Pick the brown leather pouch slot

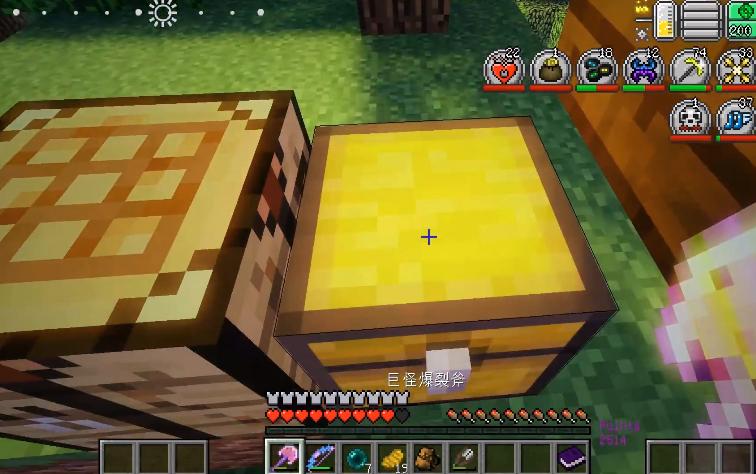click(429, 458)
